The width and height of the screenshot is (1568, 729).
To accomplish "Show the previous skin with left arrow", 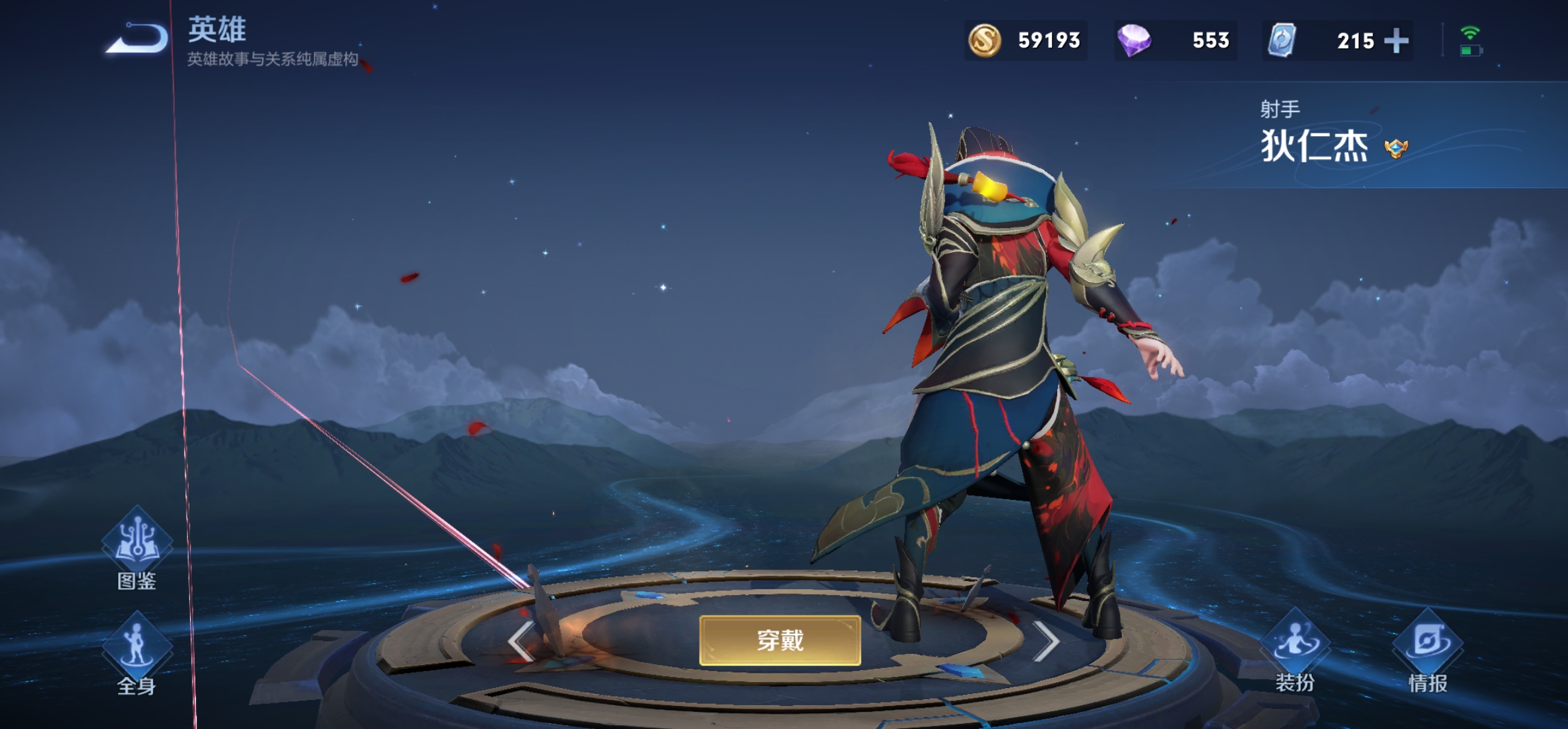I will pos(521,641).
